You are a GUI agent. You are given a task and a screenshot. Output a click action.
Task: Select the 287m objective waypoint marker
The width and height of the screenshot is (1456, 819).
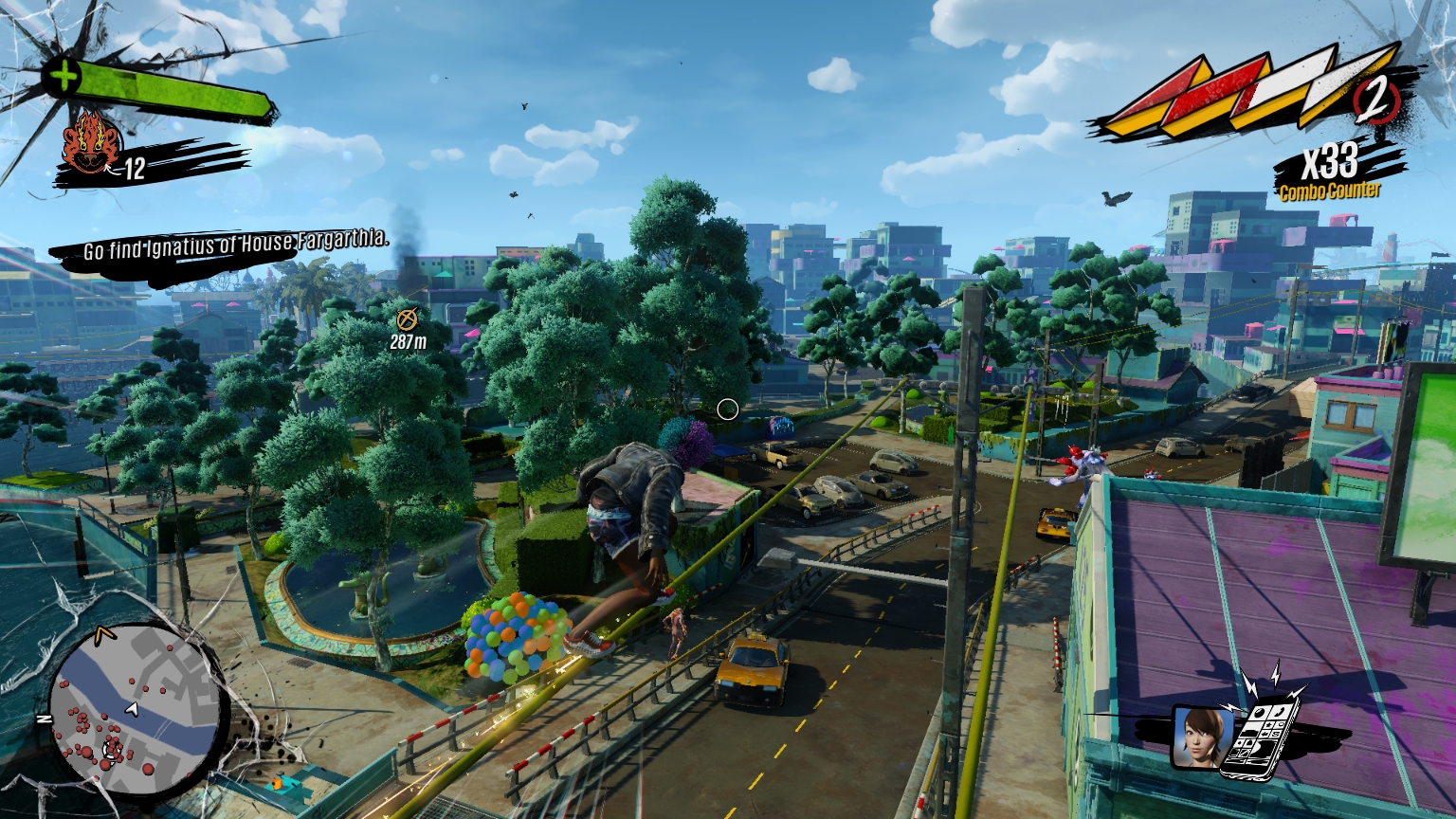pyautogui.click(x=408, y=319)
